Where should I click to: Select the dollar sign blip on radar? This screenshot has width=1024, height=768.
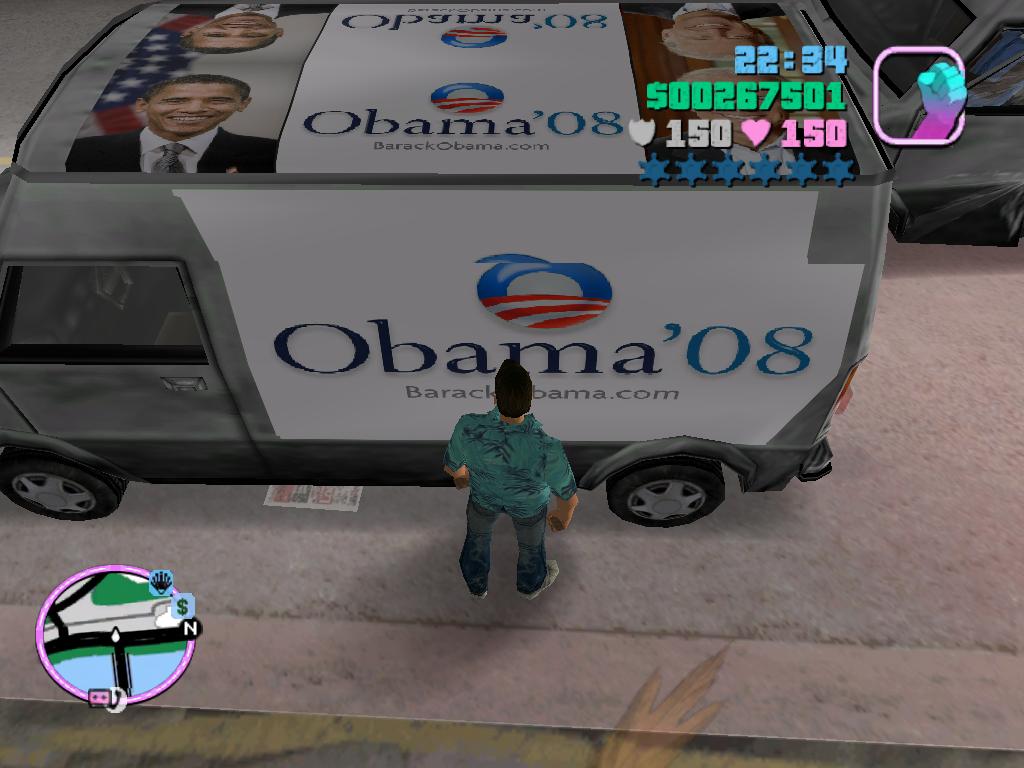click(182, 606)
